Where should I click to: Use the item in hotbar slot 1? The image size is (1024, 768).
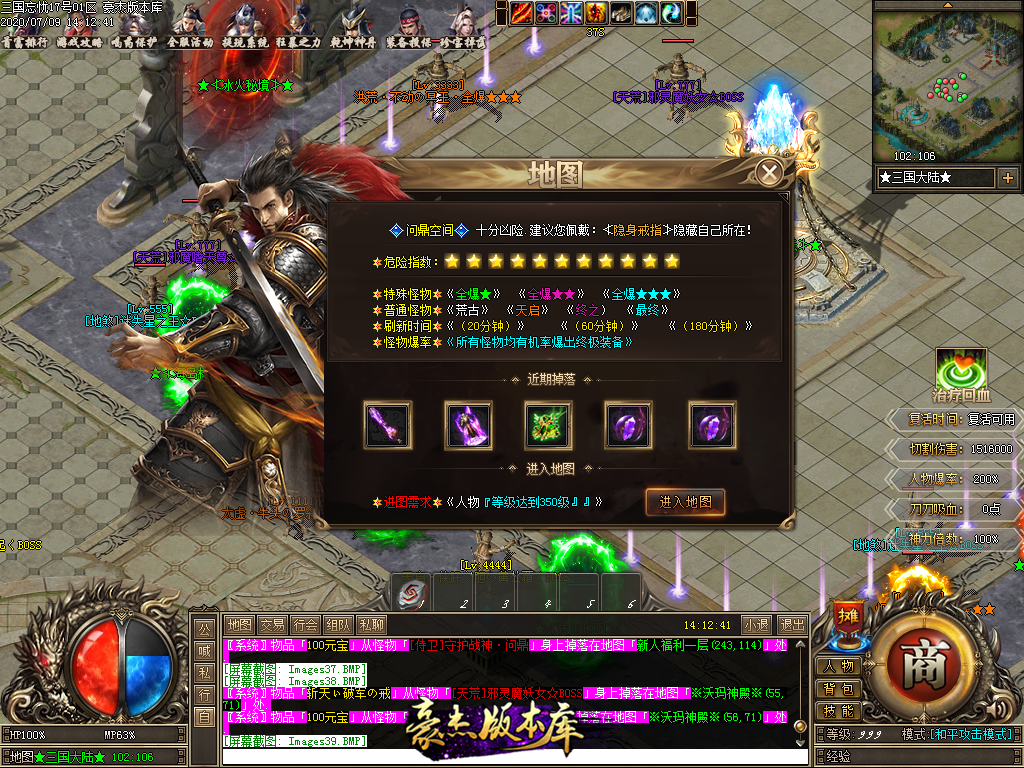(412, 593)
